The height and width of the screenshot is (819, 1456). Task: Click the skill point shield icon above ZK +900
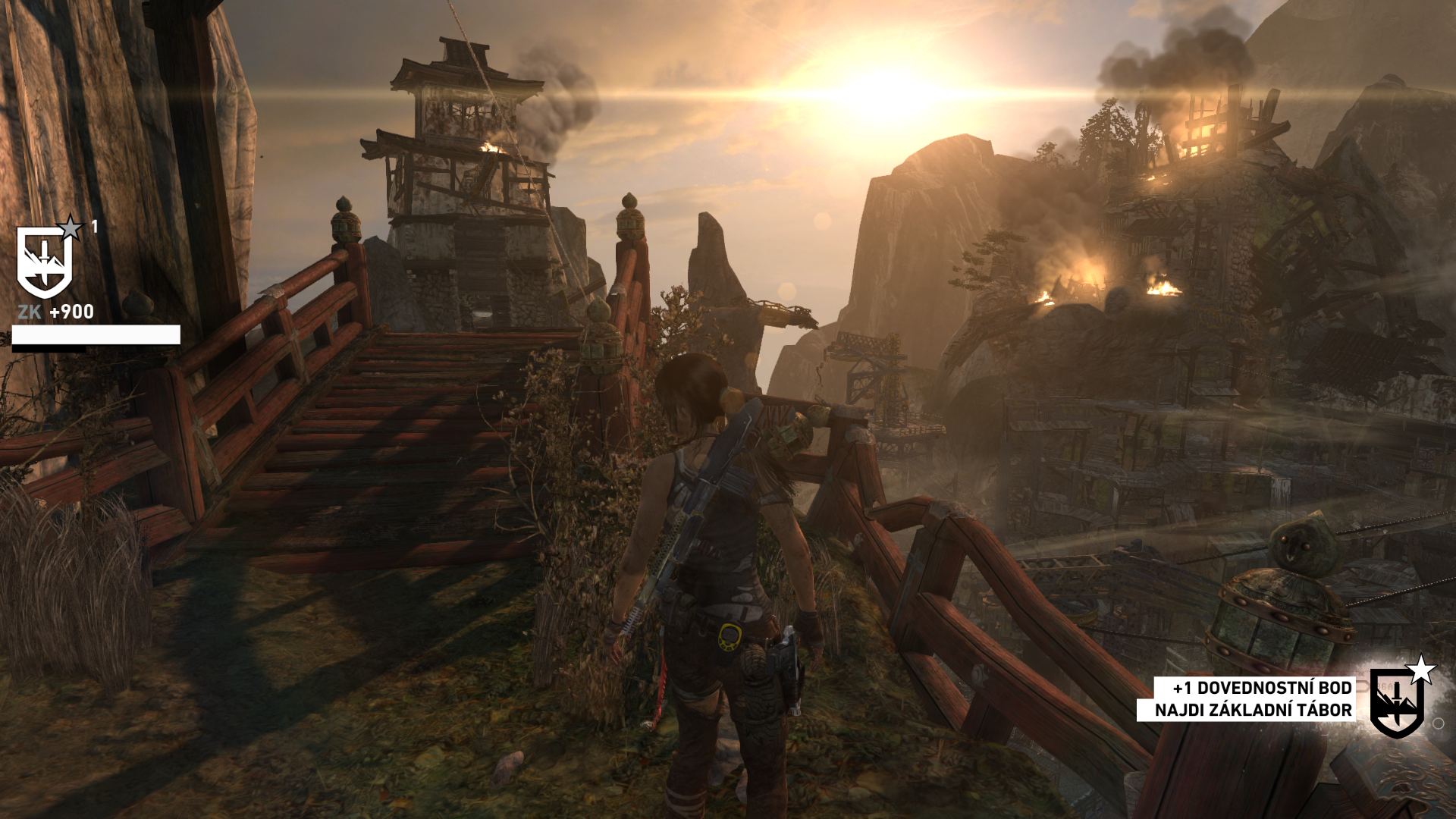(45, 262)
